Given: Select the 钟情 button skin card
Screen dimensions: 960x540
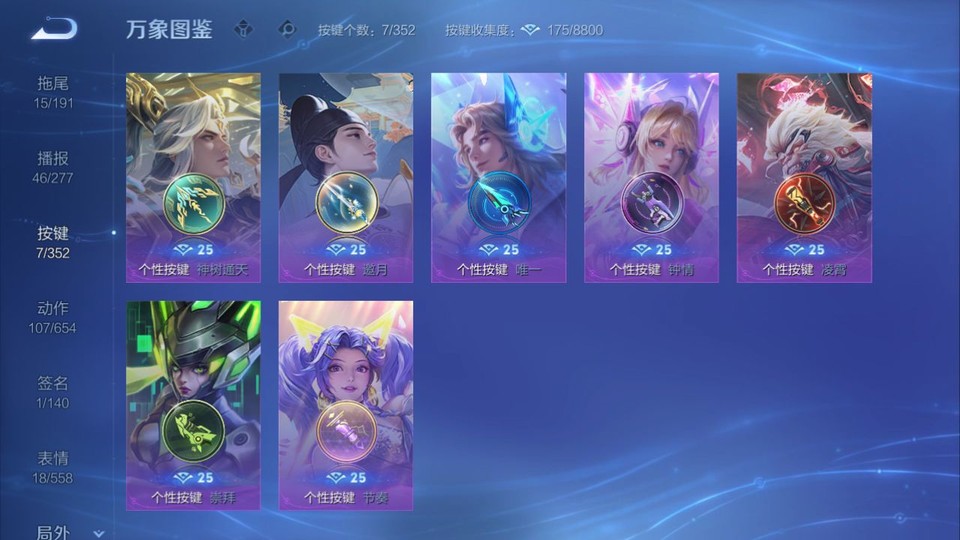Looking at the screenshot, I should click(652, 177).
